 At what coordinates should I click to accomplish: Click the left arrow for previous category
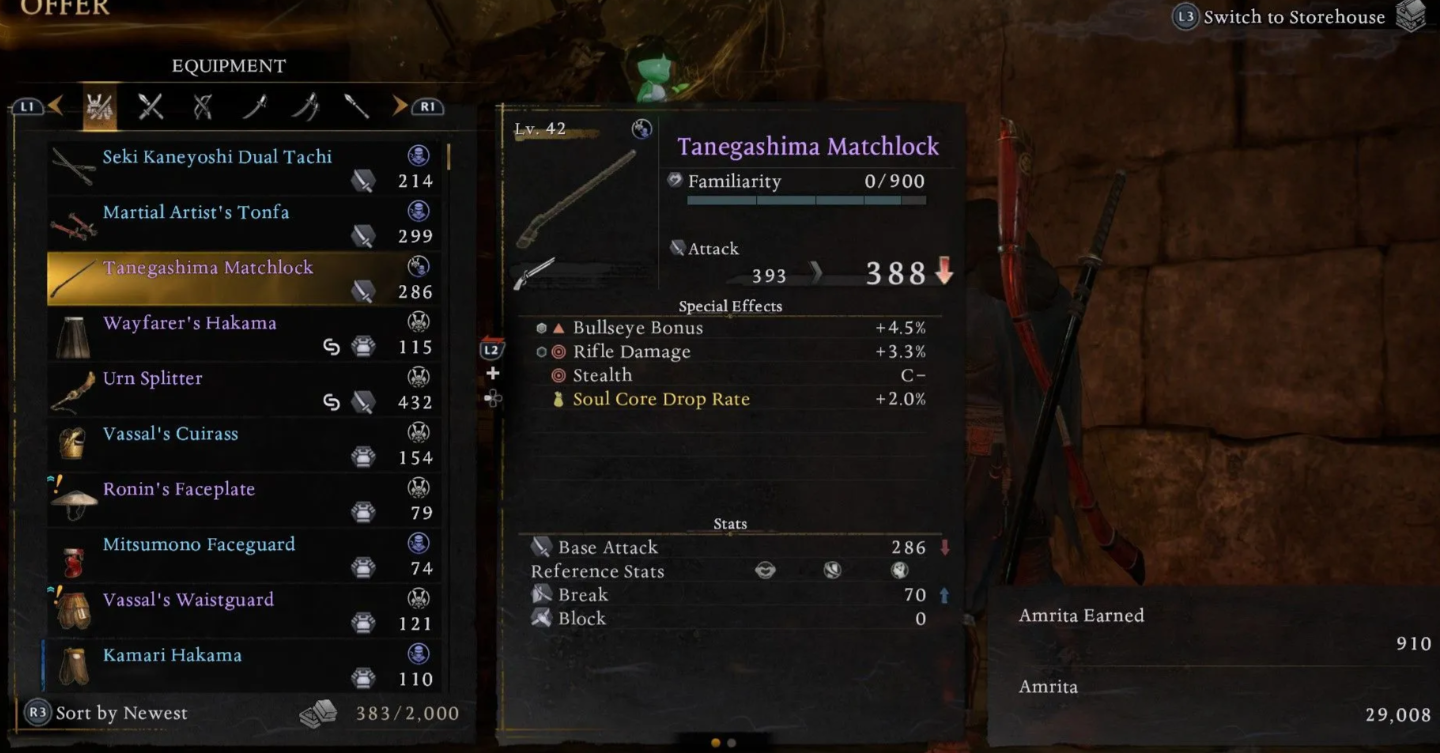point(55,106)
